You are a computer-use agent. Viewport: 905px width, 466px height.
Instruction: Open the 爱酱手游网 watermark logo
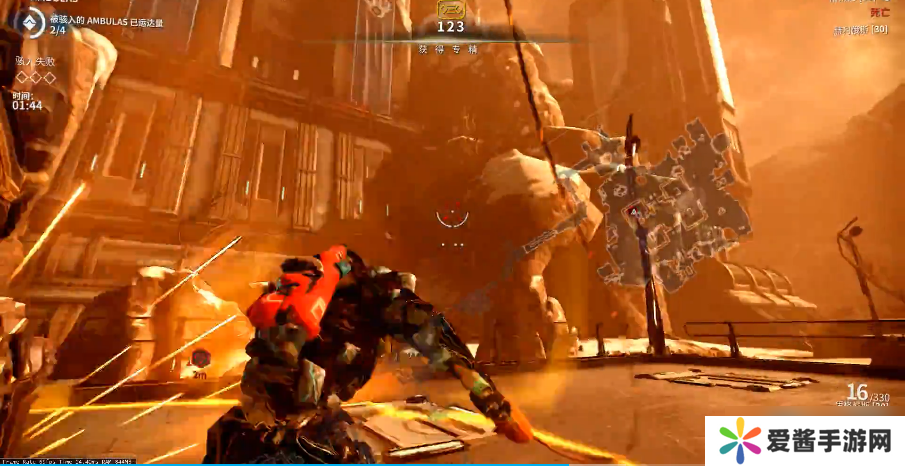pyautogui.click(x=741, y=440)
